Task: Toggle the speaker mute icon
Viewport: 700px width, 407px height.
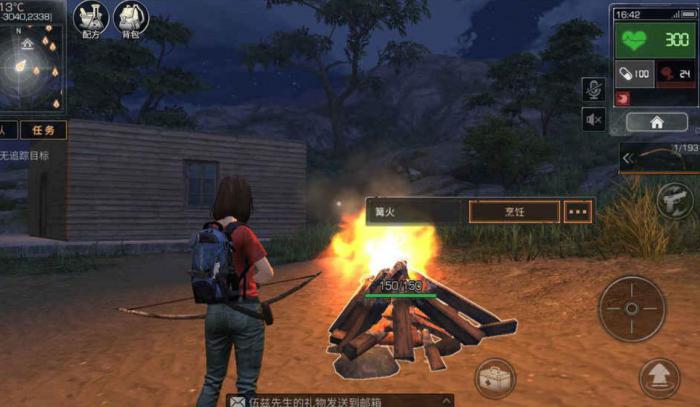Action: click(x=593, y=120)
